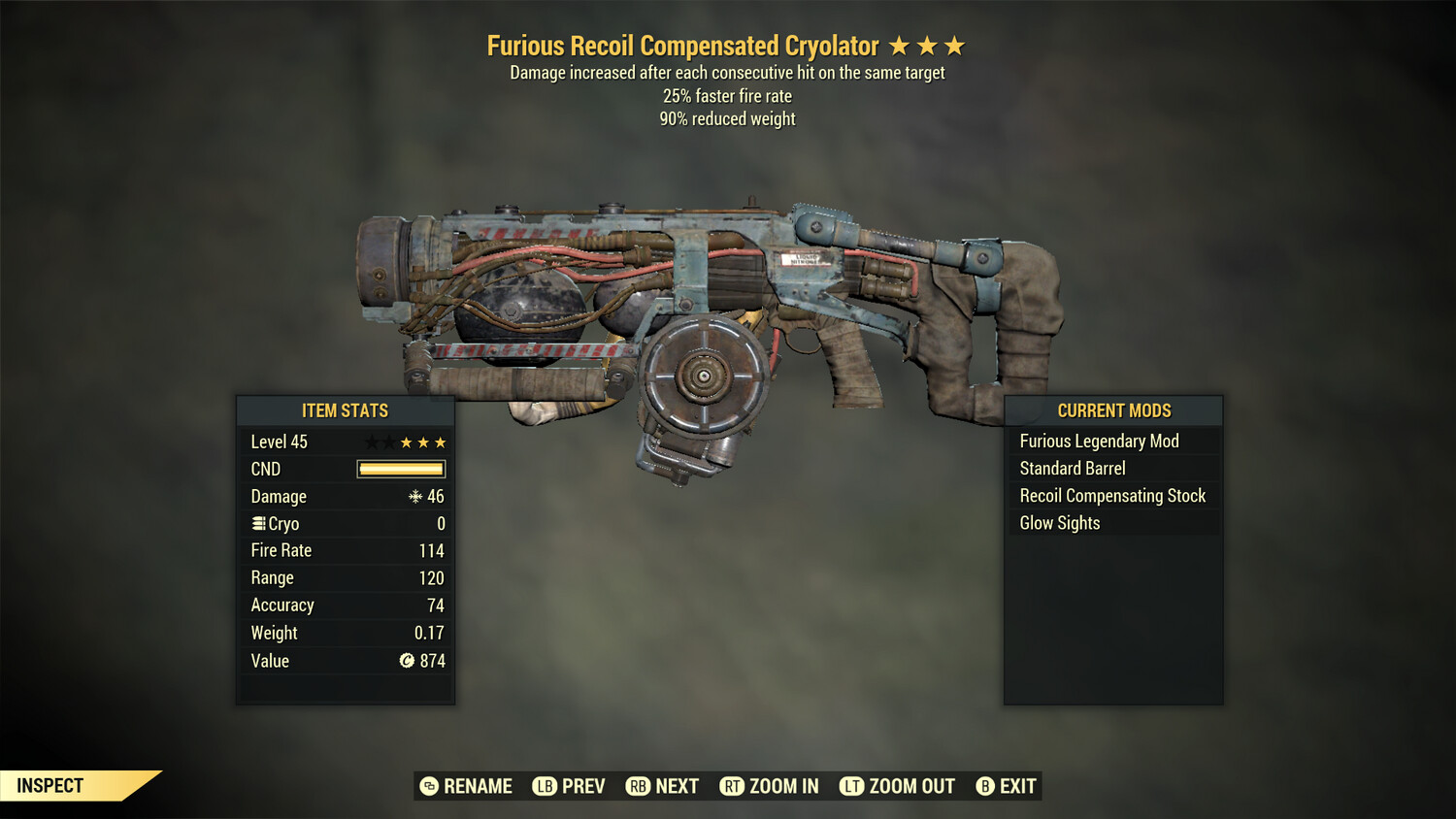Viewport: 1456px width, 819px height.
Task: Select the Cryo ammo icon
Action: pos(258,523)
